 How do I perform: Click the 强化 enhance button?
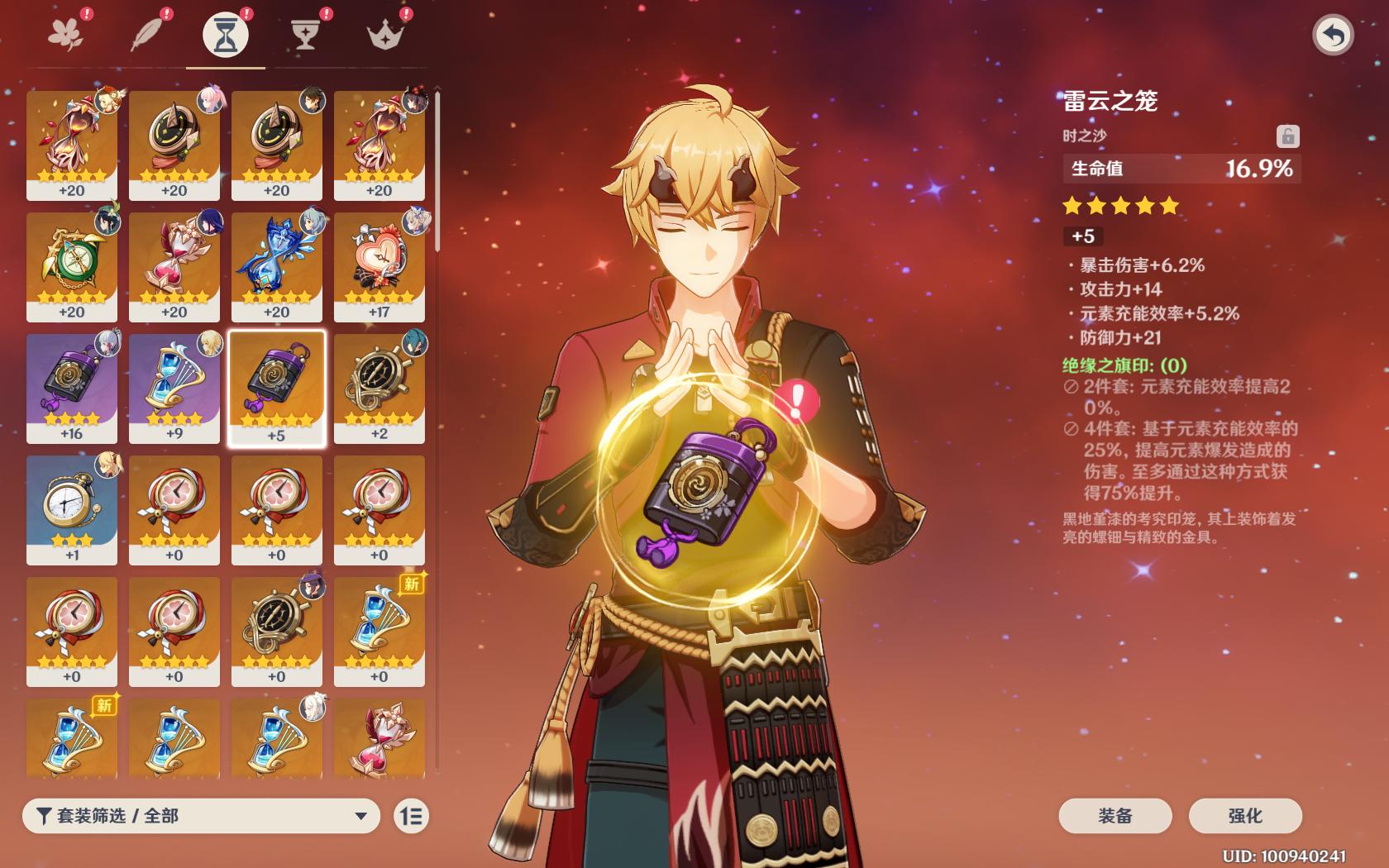tap(1244, 816)
